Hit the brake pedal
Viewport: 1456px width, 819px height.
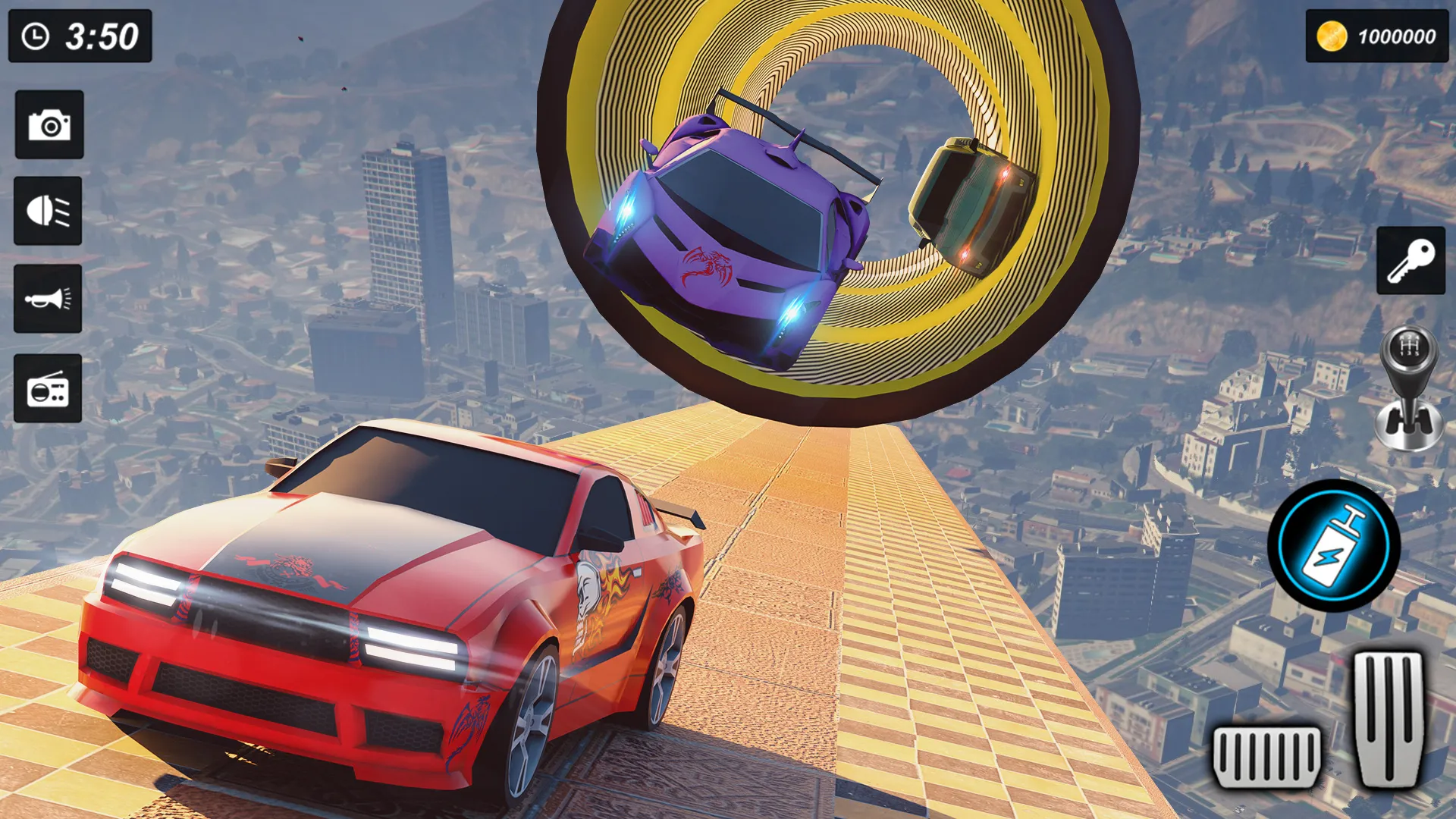pyautogui.click(x=1266, y=756)
